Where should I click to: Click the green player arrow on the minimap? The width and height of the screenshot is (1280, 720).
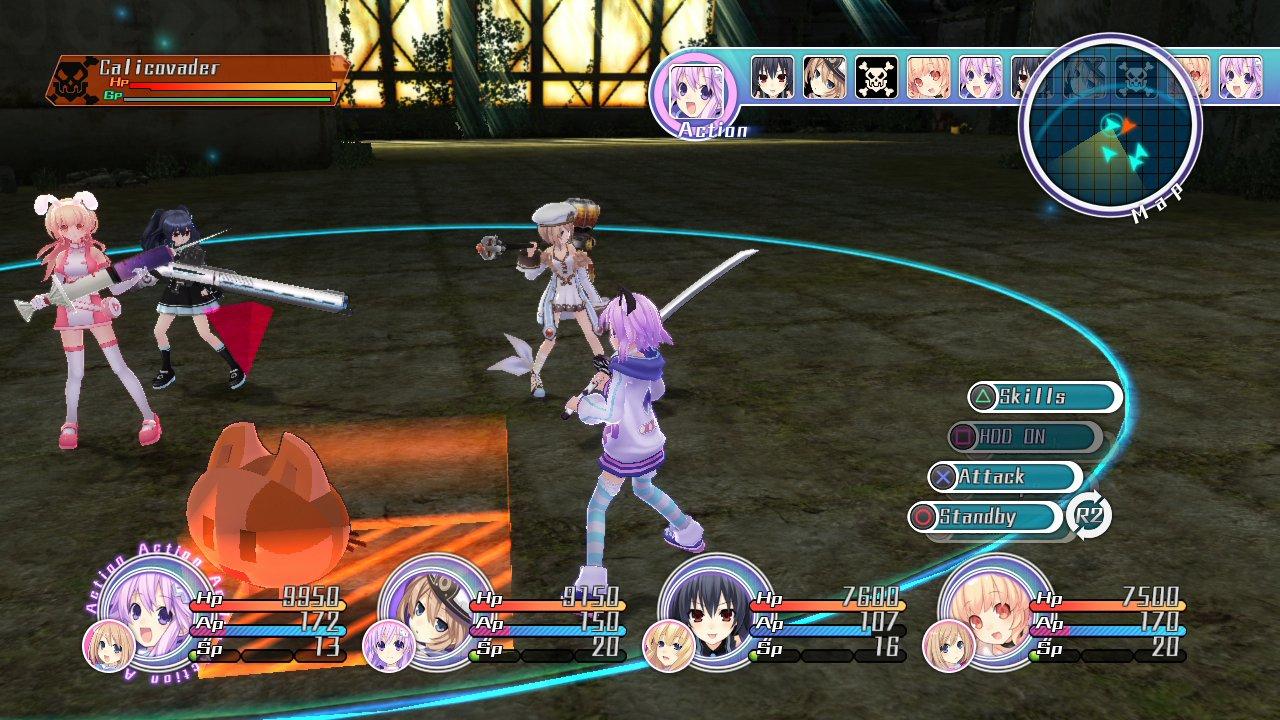pyautogui.click(x=1112, y=123)
